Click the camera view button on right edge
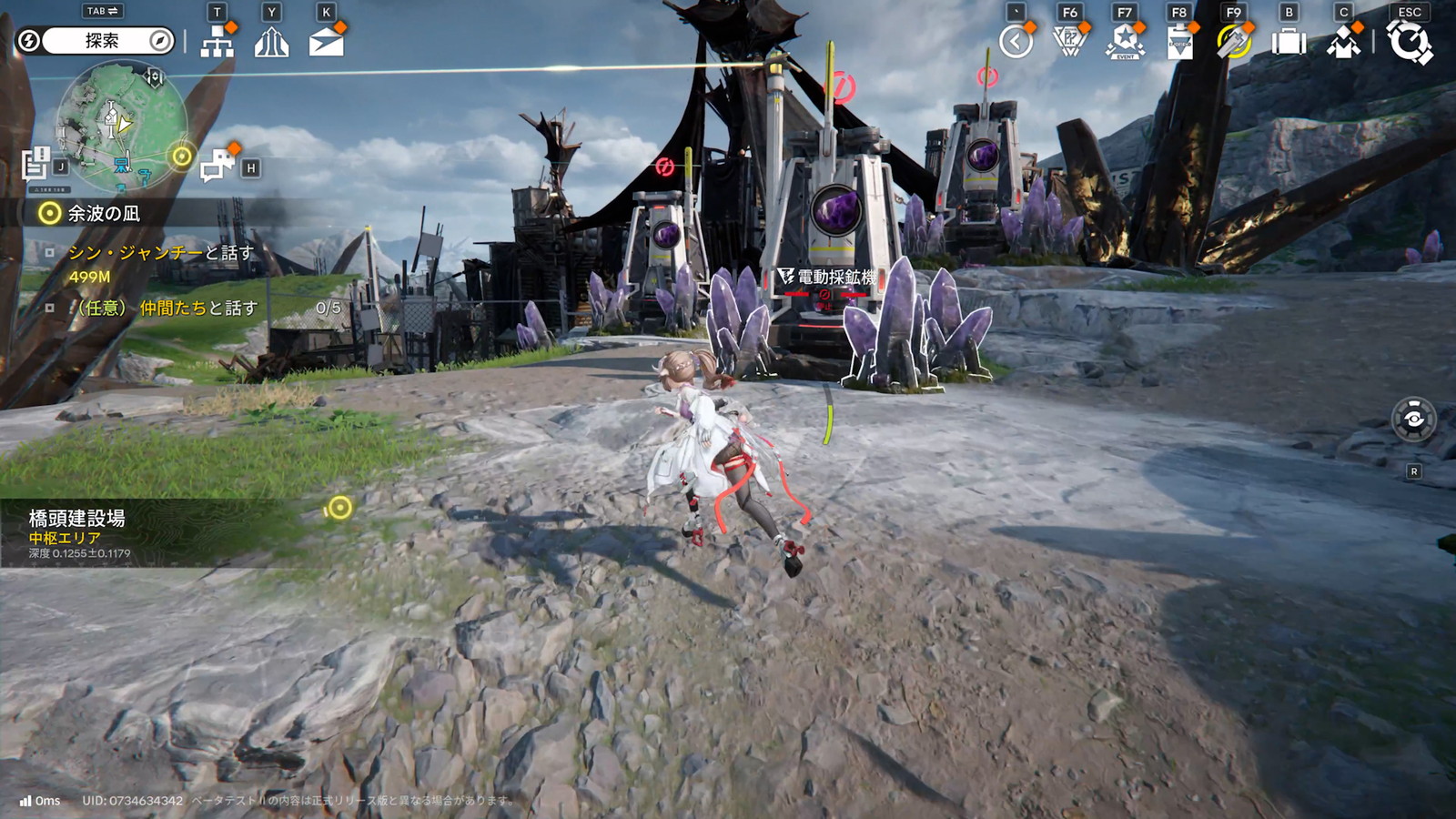The height and width of the screenshot is (819, 1456). pos(1413,420)
